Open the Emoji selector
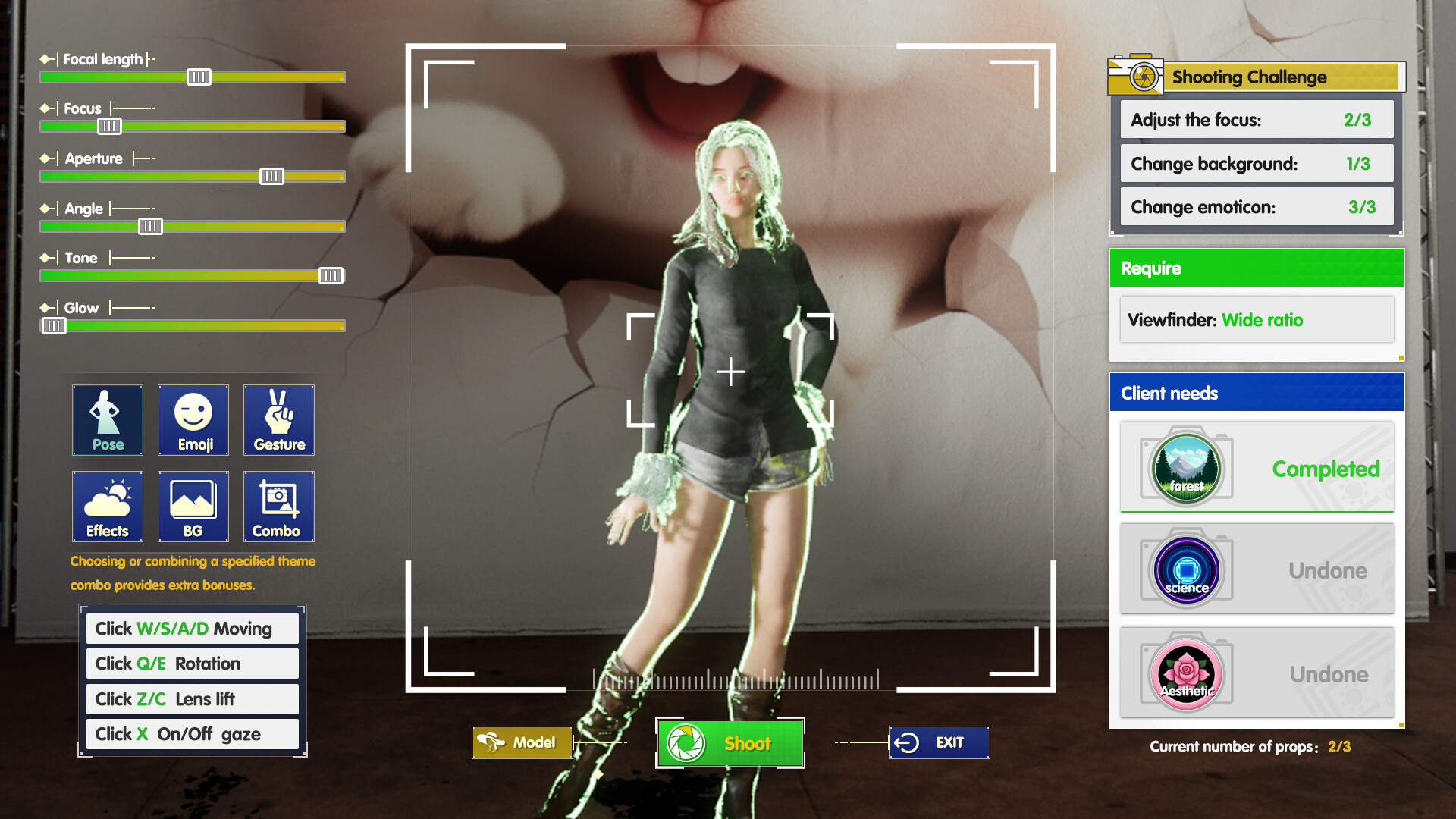1456x819 pixels. 193,420
